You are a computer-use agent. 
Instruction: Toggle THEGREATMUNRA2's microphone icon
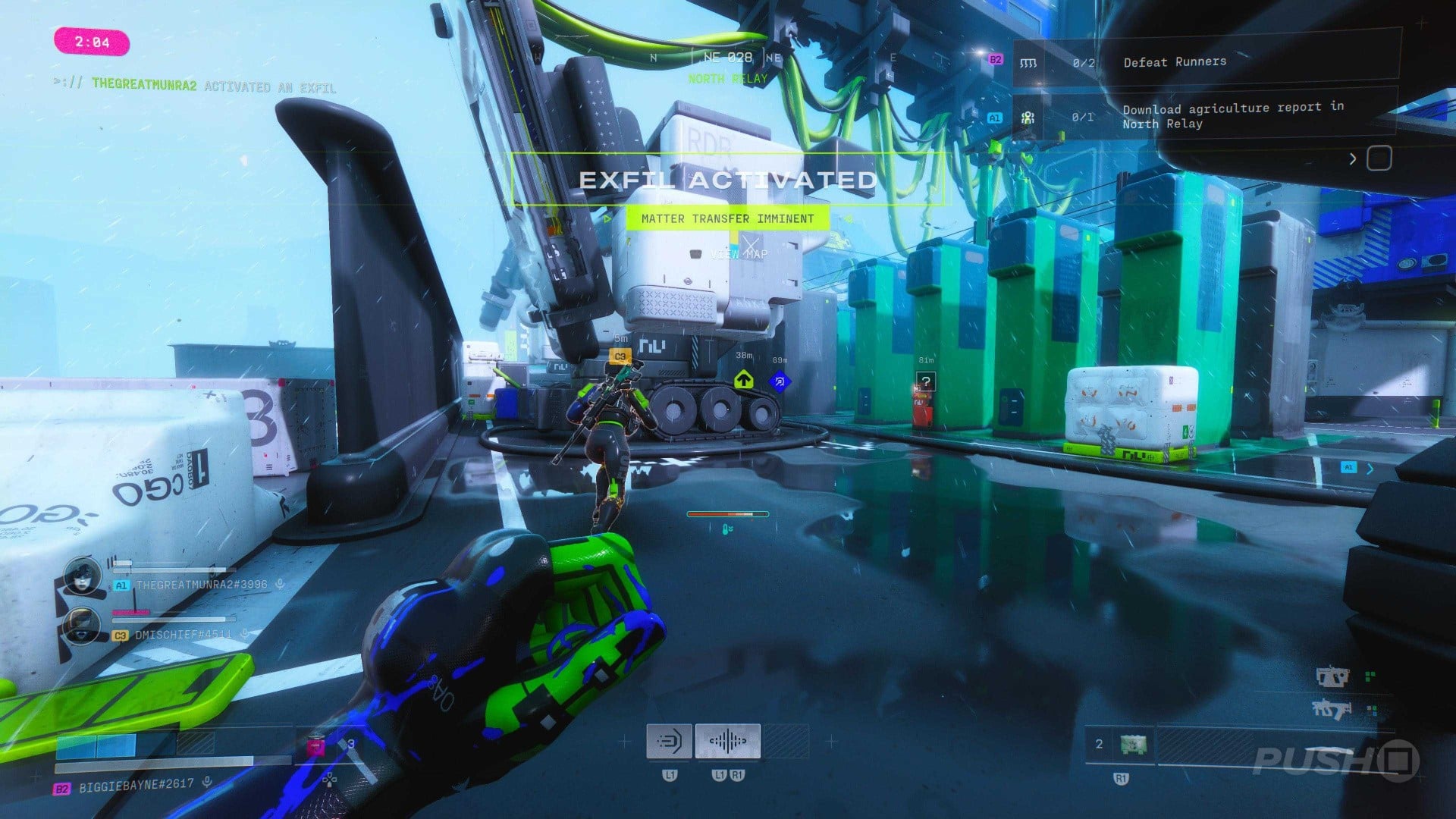(280, 584)
